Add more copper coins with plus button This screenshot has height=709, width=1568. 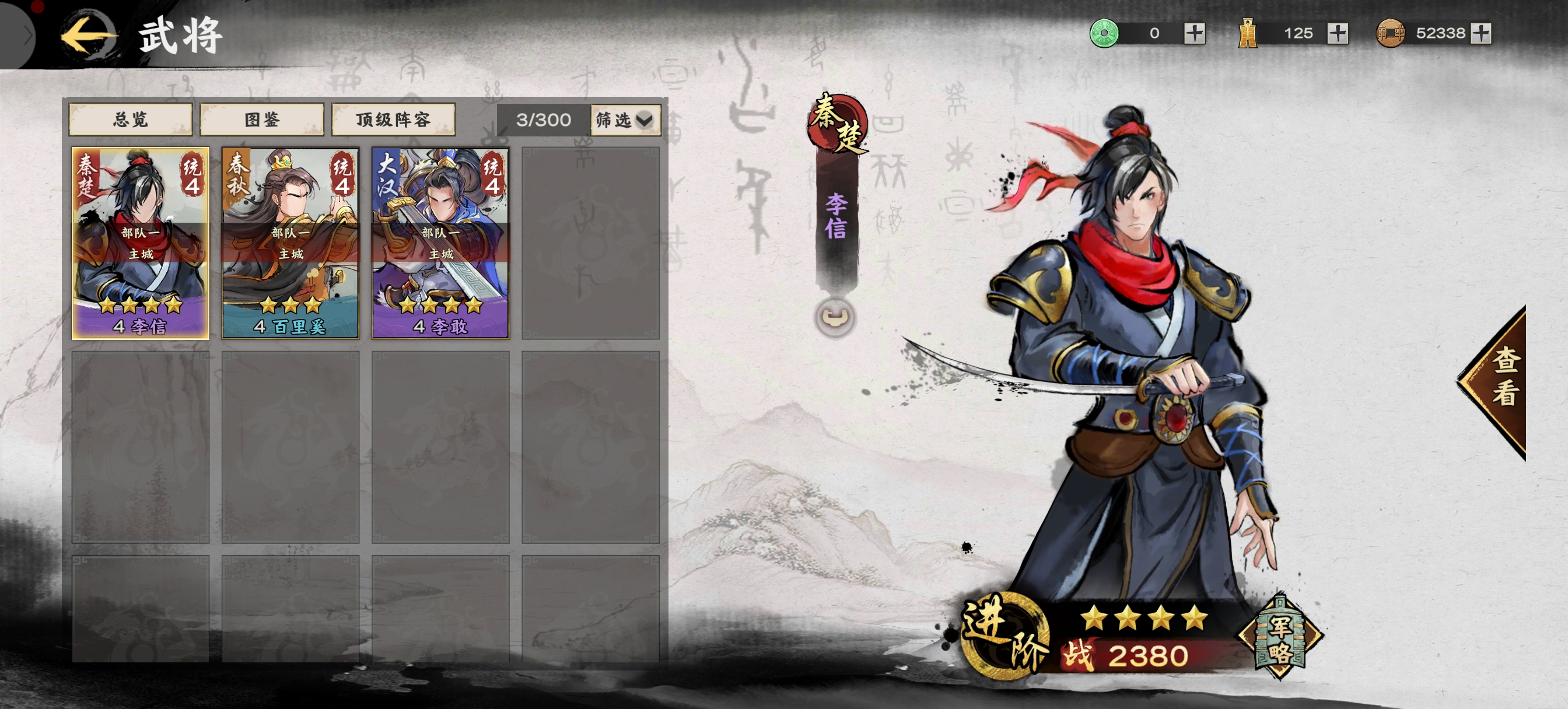(x=1480, y=33)
